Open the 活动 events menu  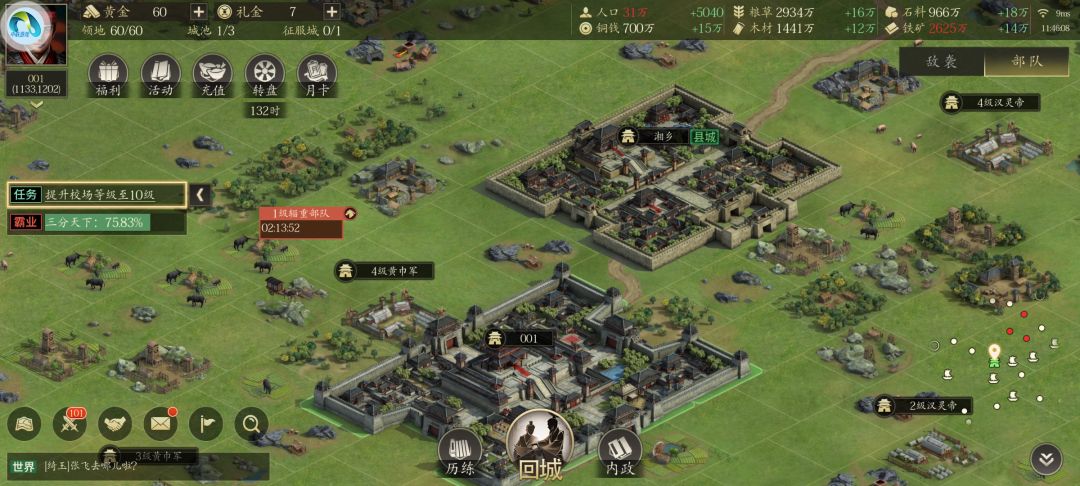pos(160,74)
